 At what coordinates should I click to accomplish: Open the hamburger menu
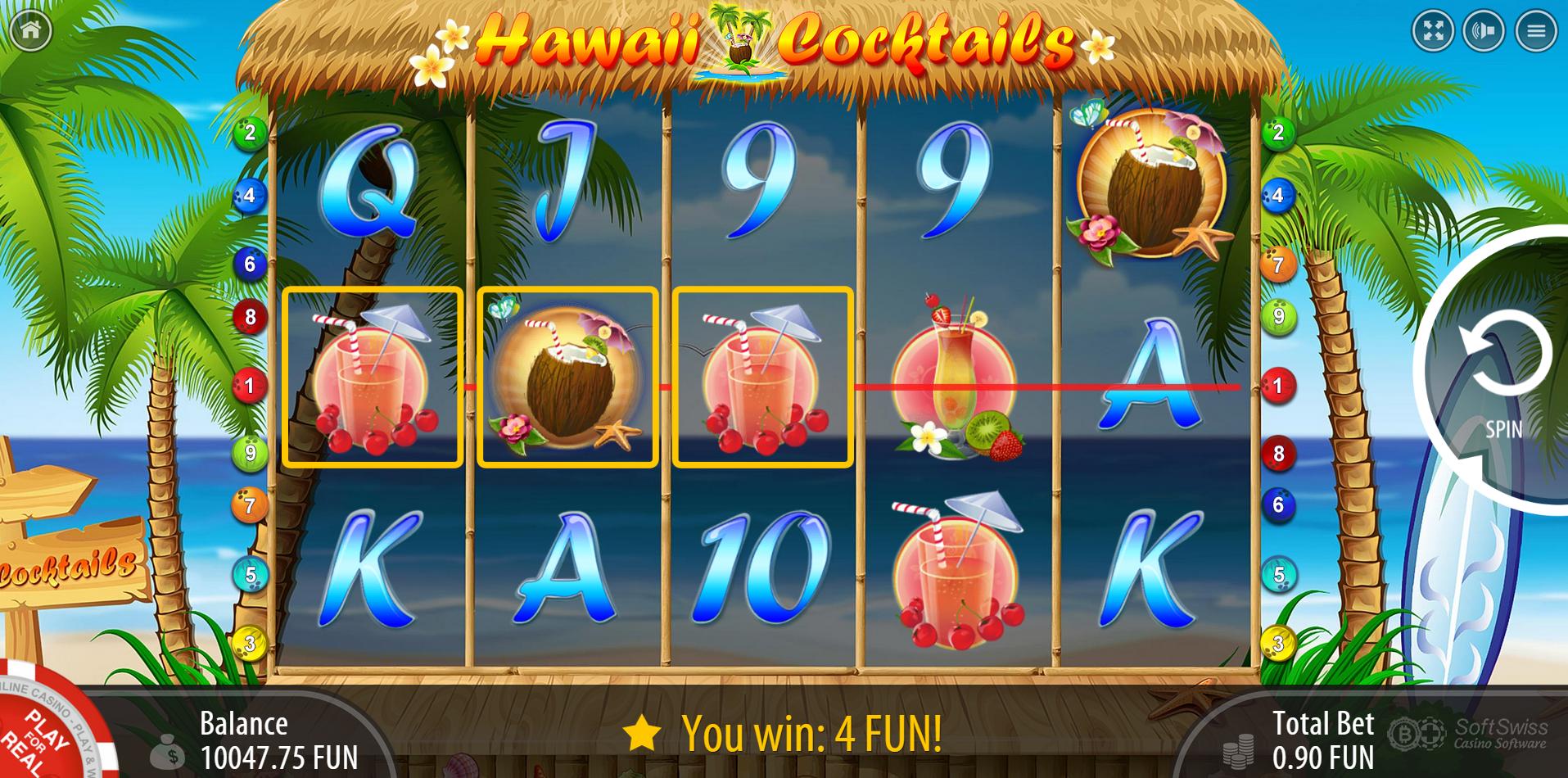pyautogui.click(x=1535, y=31)
